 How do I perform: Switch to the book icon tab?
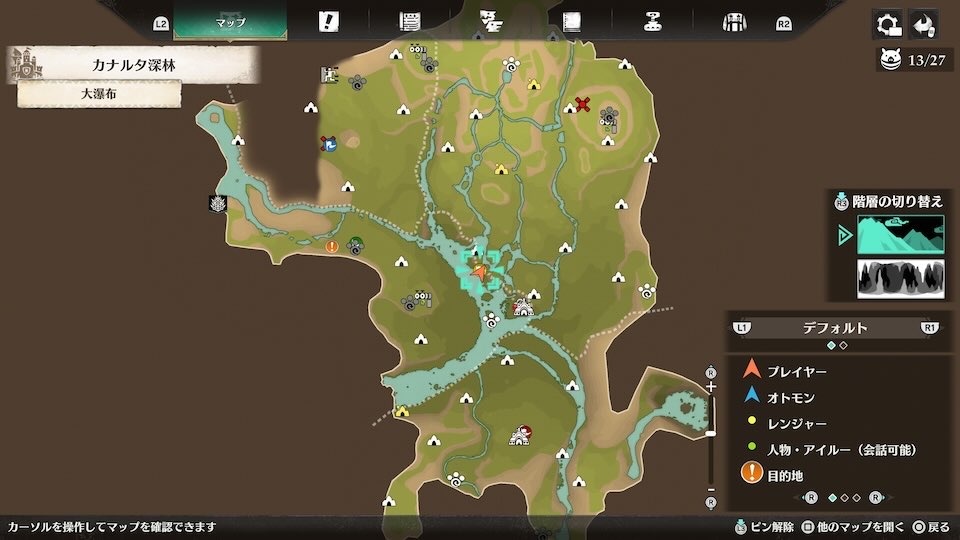click(x=571, y=22)
